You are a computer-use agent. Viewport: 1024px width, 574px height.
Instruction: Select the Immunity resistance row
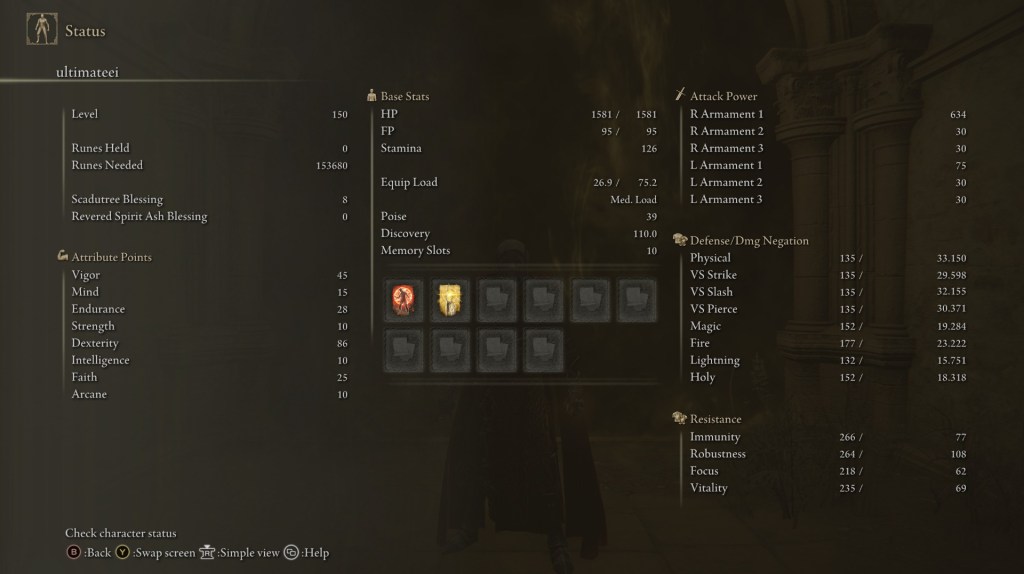827,437
